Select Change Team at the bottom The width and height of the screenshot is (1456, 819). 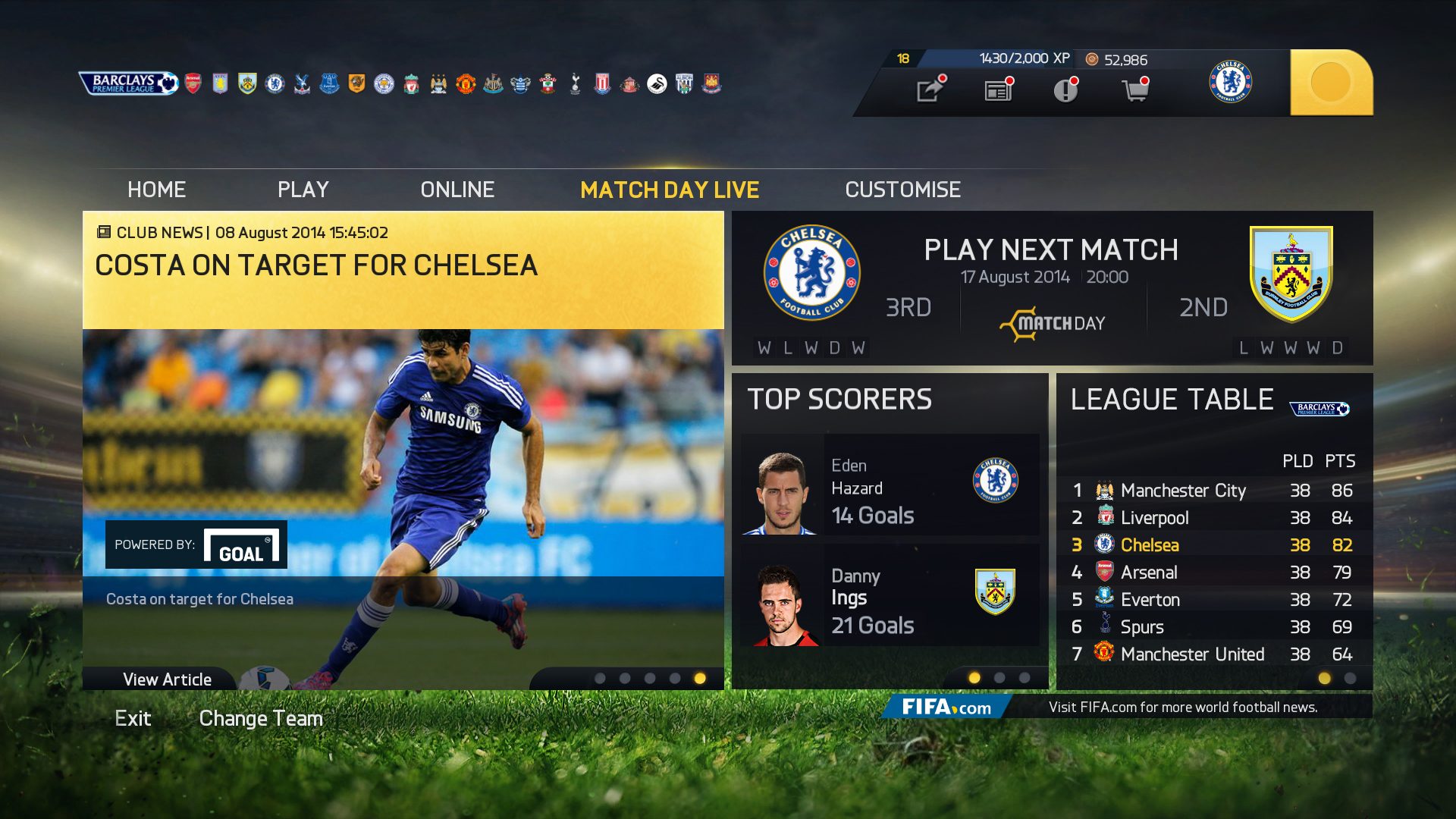click(x=261, y=718)
